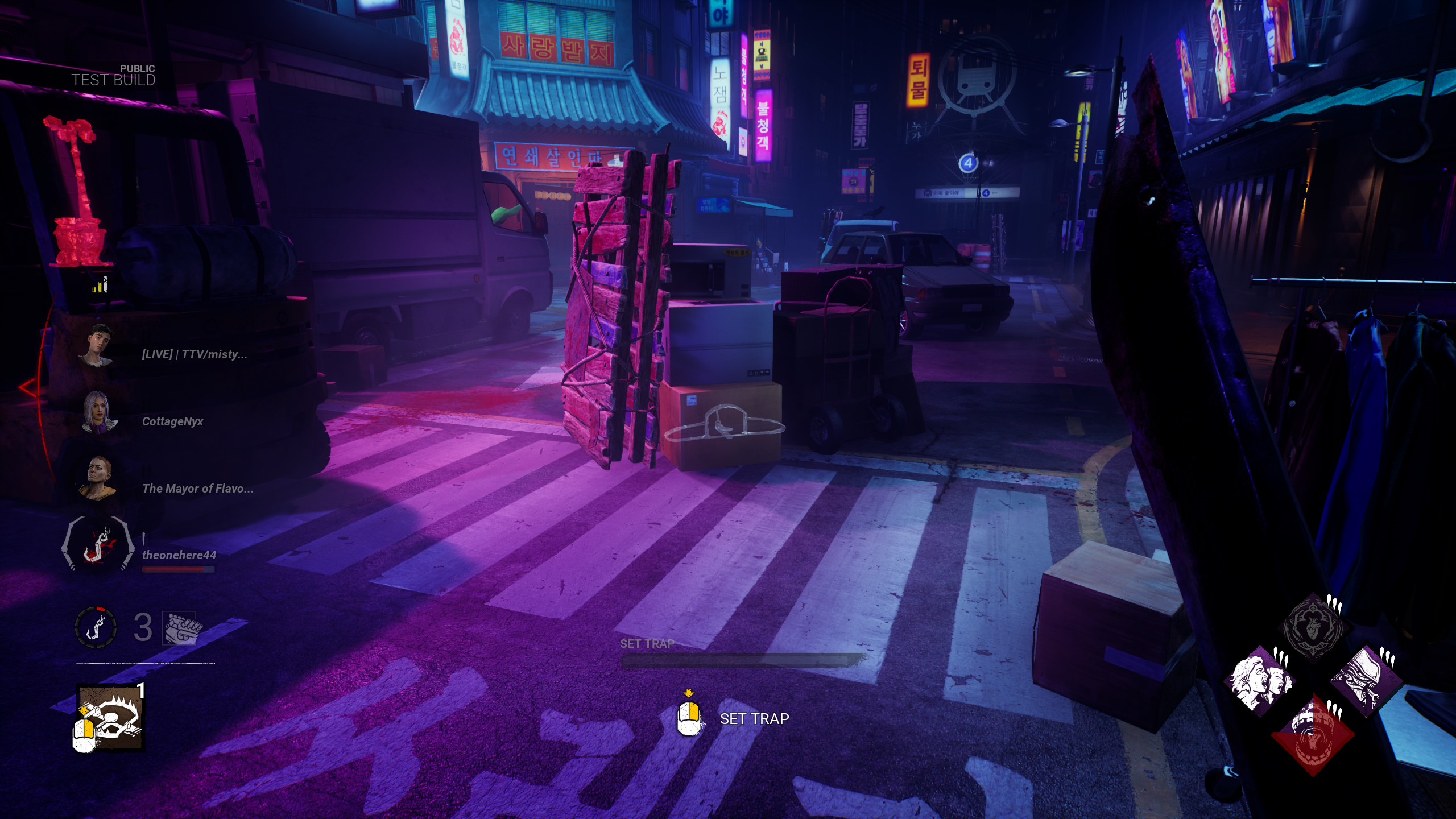The height and width of the screenshot is (819, 1456).
Task: Click theonehere44's bloody hook status icon
Action: (x=97, y=545)
